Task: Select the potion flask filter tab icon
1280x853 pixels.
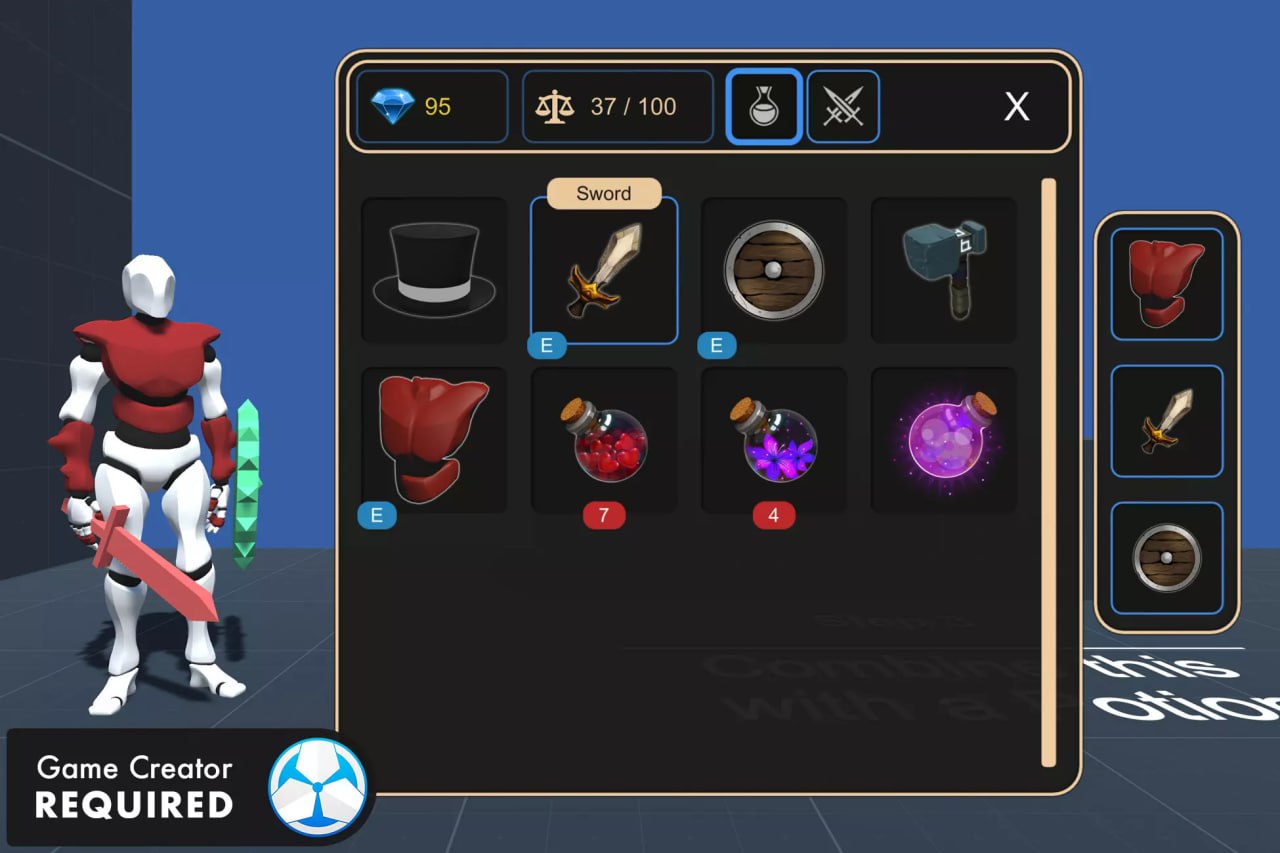Action: click(x=762, y=105)
